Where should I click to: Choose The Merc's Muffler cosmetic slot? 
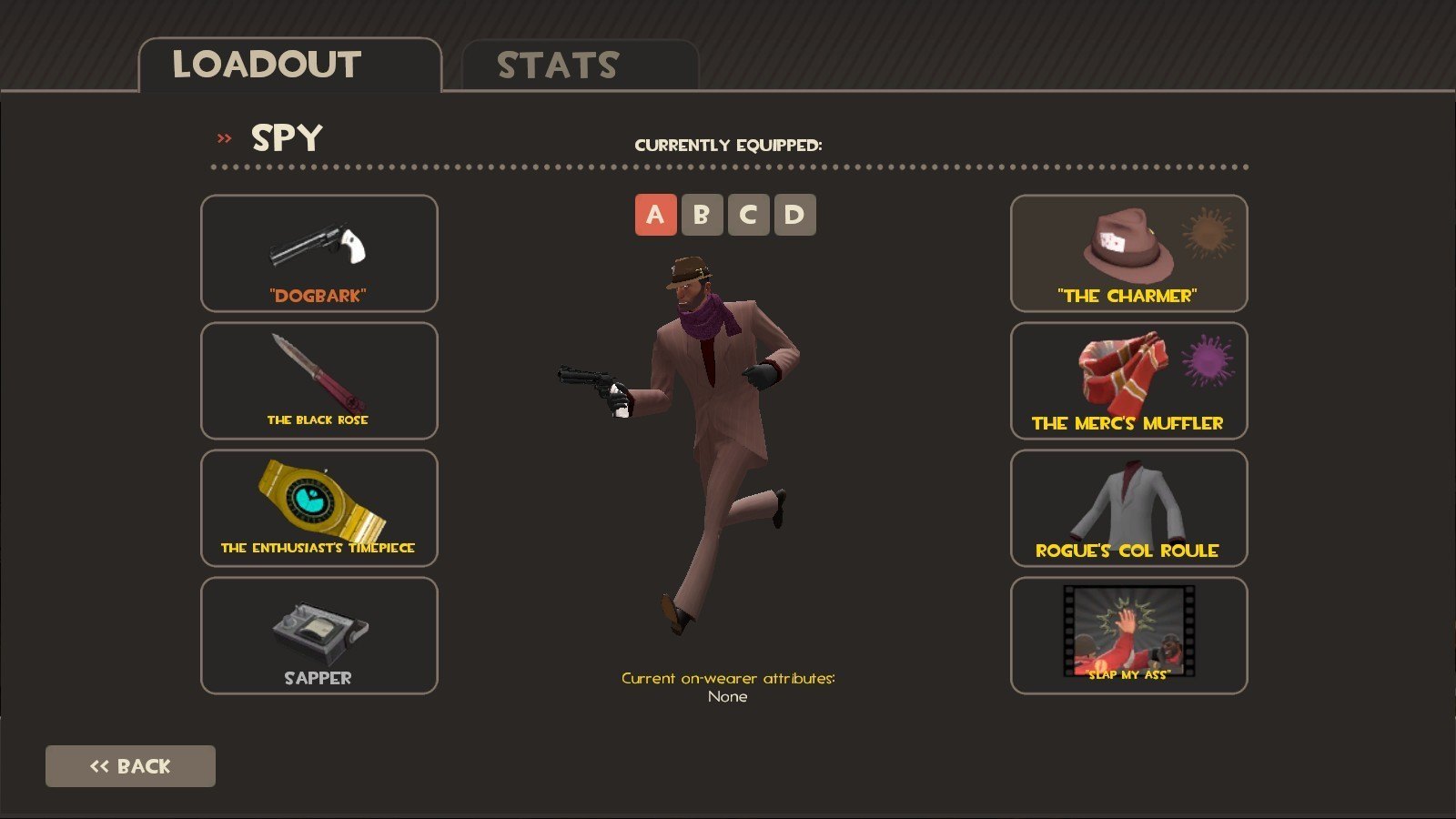point(1128,380)
